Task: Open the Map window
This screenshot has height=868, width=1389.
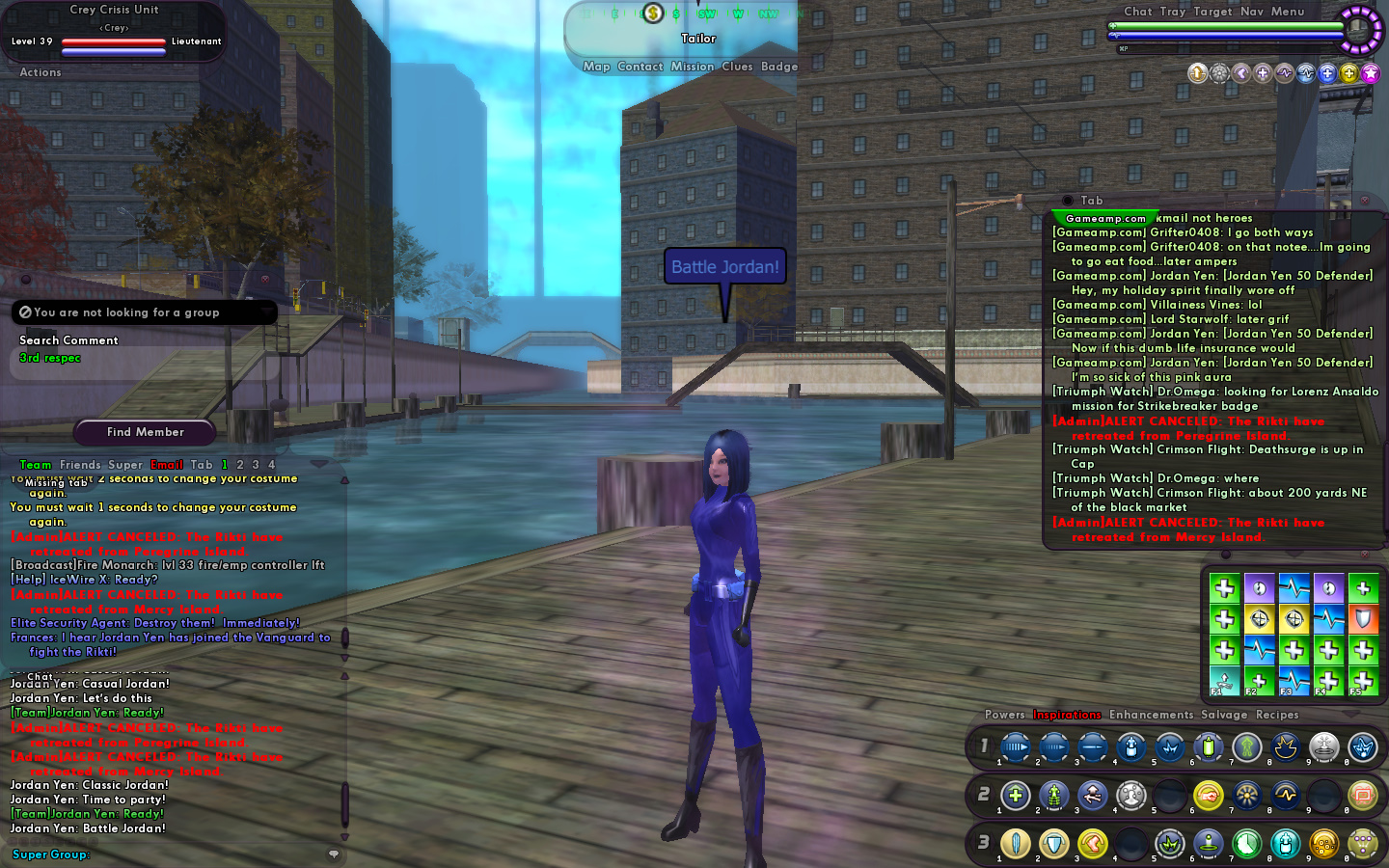Action: (x=596, y=67)
